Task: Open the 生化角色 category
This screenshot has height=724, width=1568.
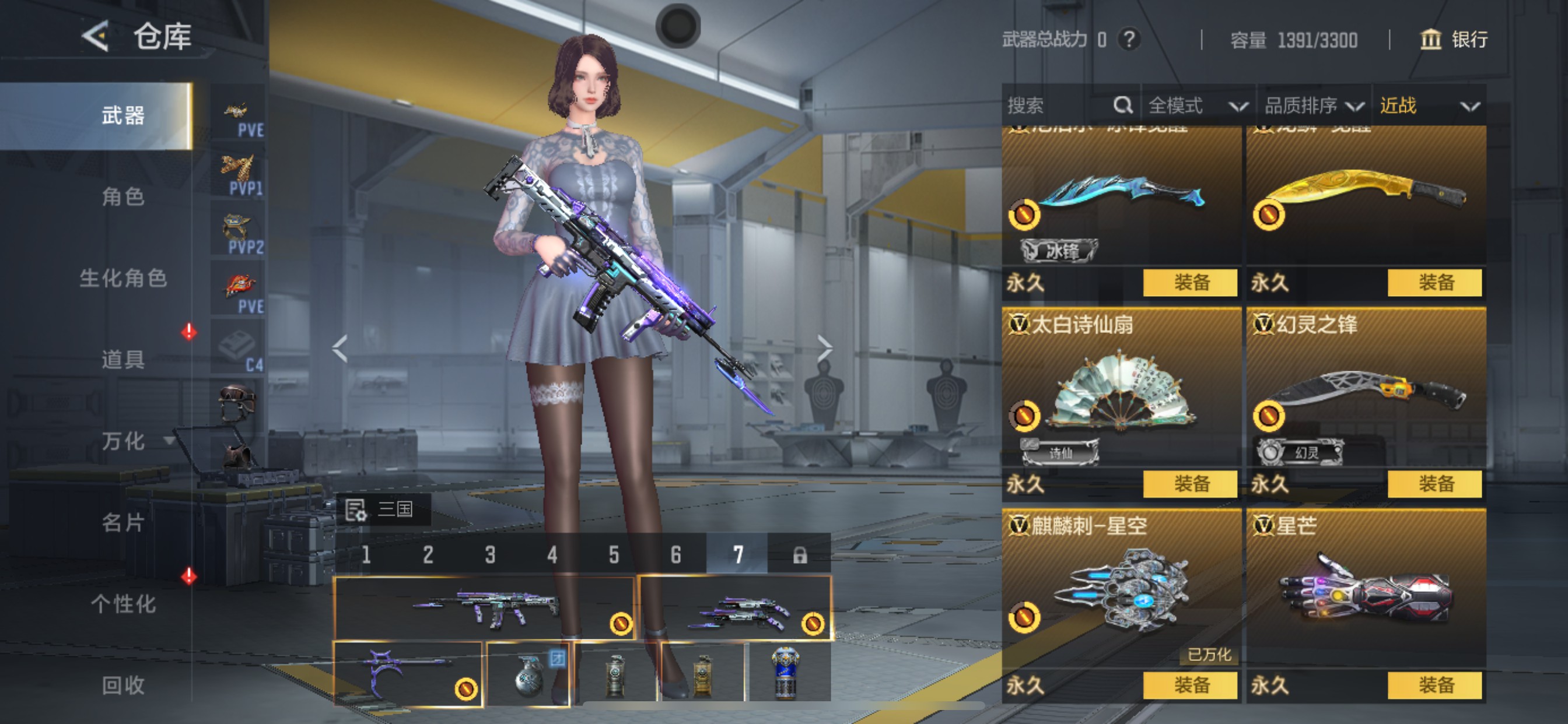Action: 123,279
